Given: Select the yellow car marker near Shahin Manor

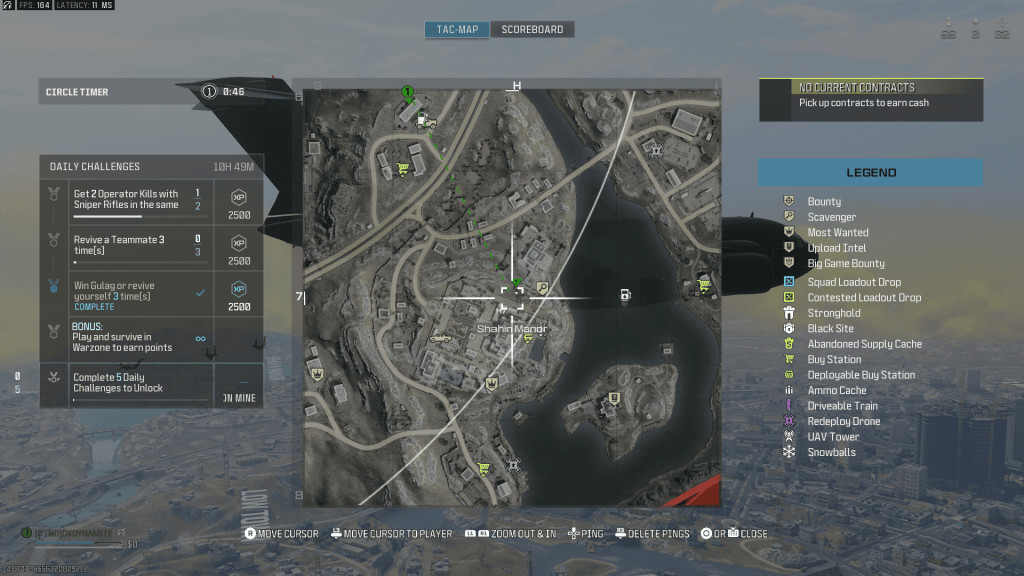Looking at the screenshot, I should (440, 338).
